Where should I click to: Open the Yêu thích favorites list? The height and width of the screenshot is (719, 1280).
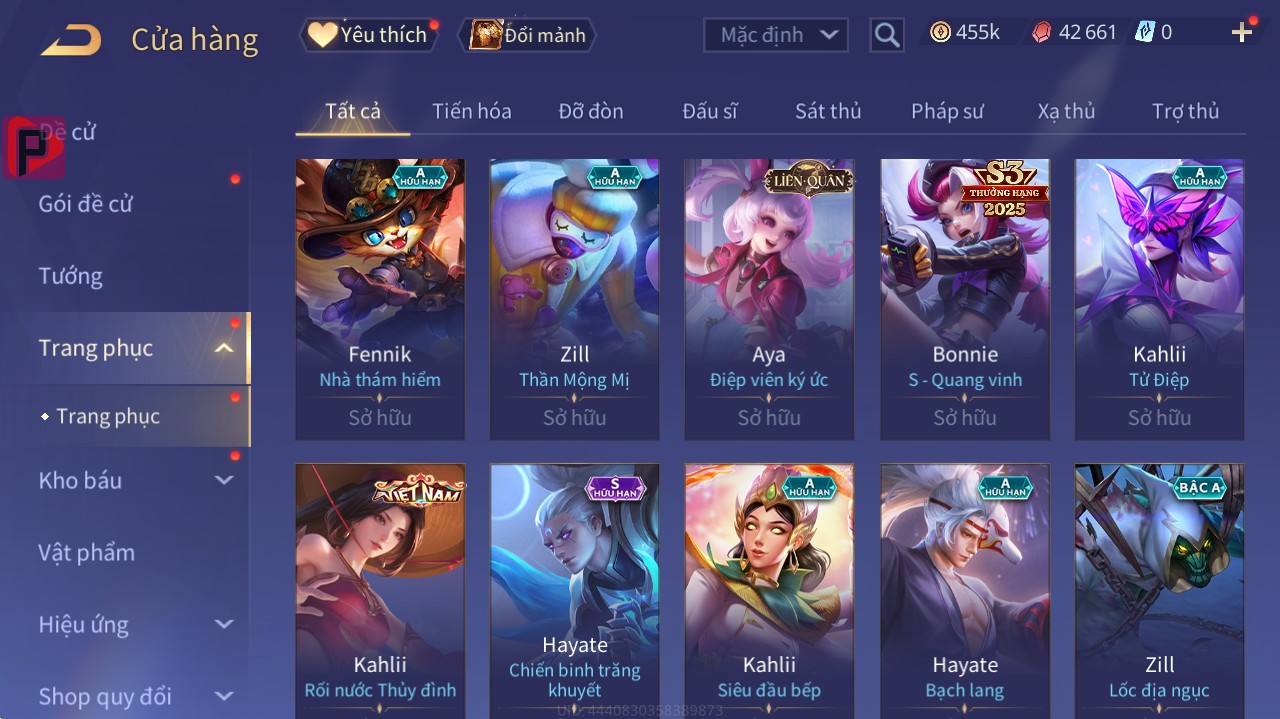pos(368,35)
